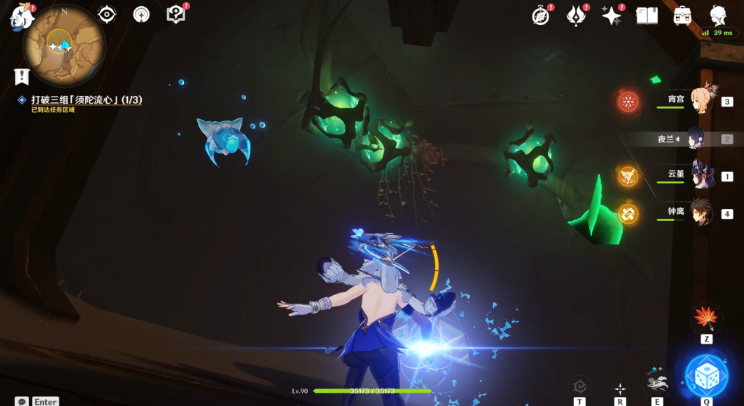The height and width of the screenshot is (406, 744).
Task: Switch to party member 宵宫
Action: (700, 101)
